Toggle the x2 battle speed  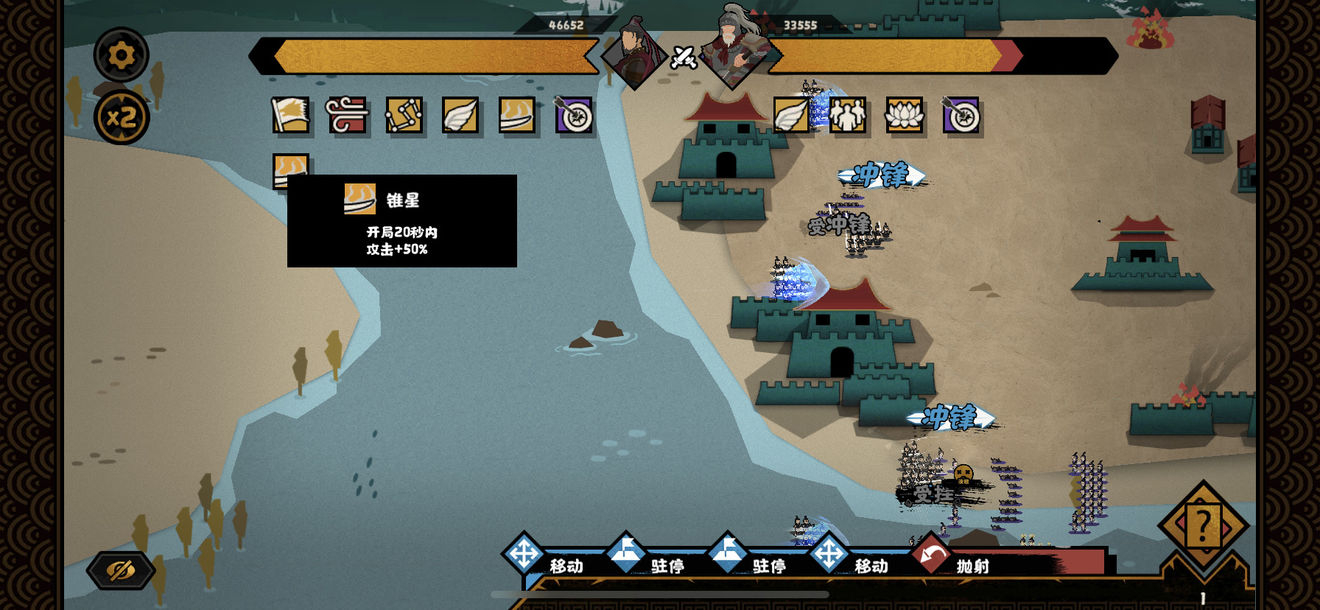pyautogui.click(x=121, y=118)
